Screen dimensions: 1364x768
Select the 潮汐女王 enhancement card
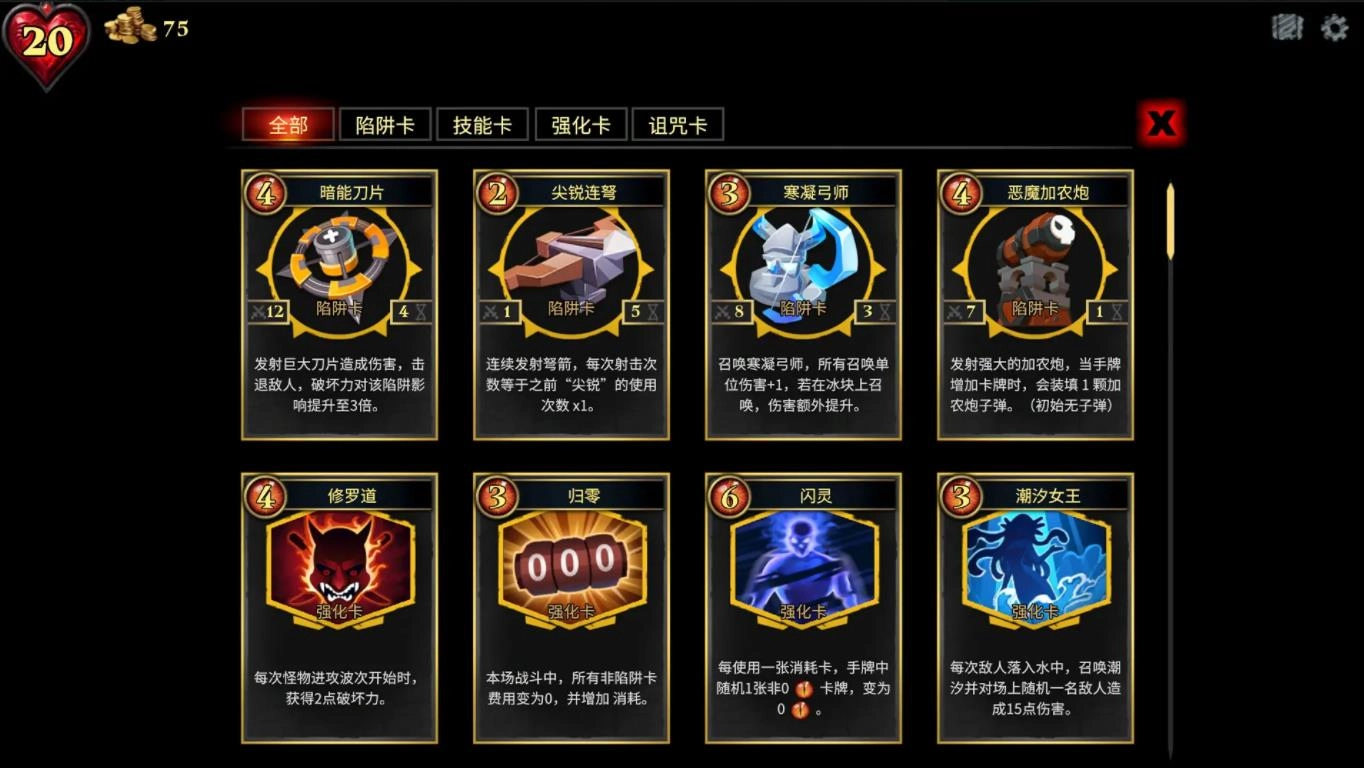point(1034,565)
